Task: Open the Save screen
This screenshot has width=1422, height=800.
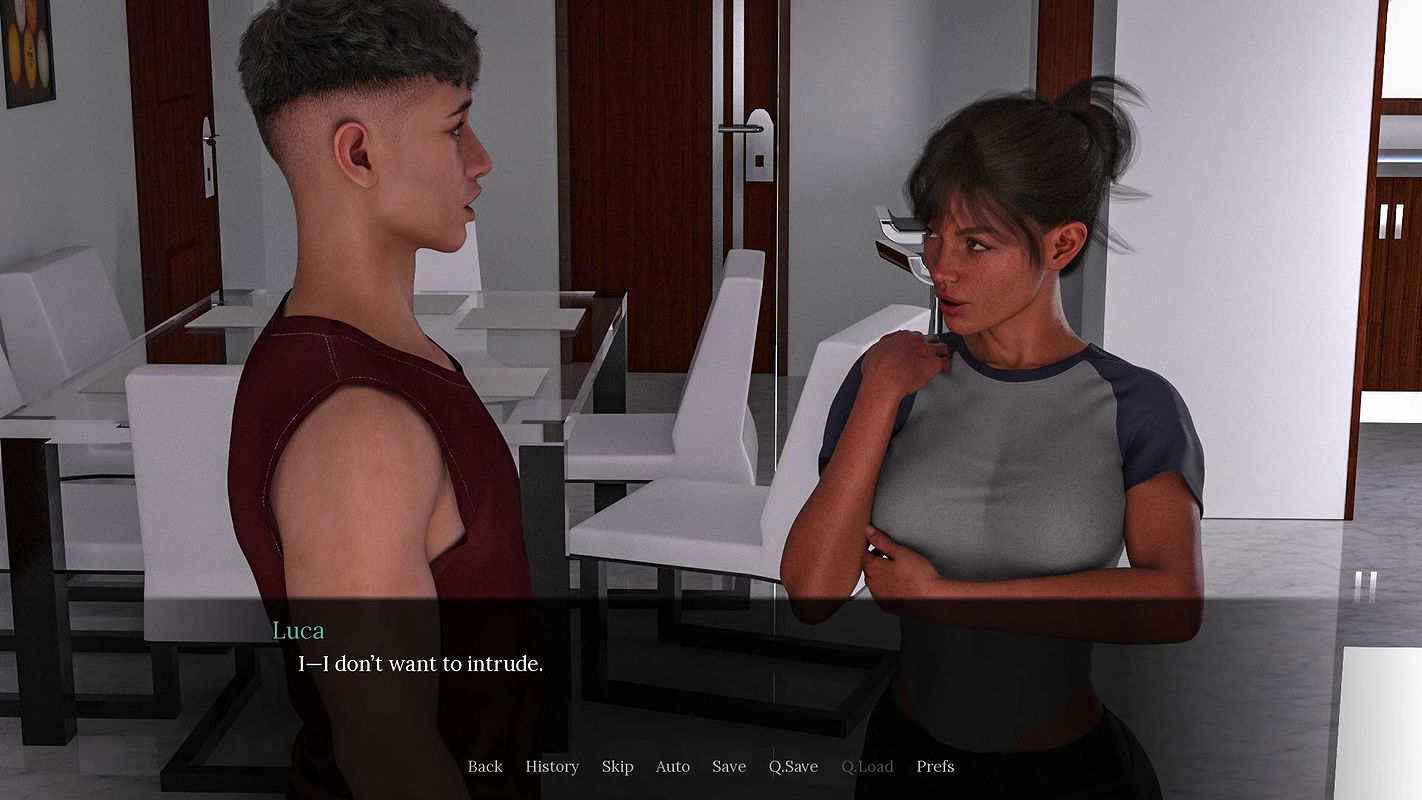Action: click(728, 766)
